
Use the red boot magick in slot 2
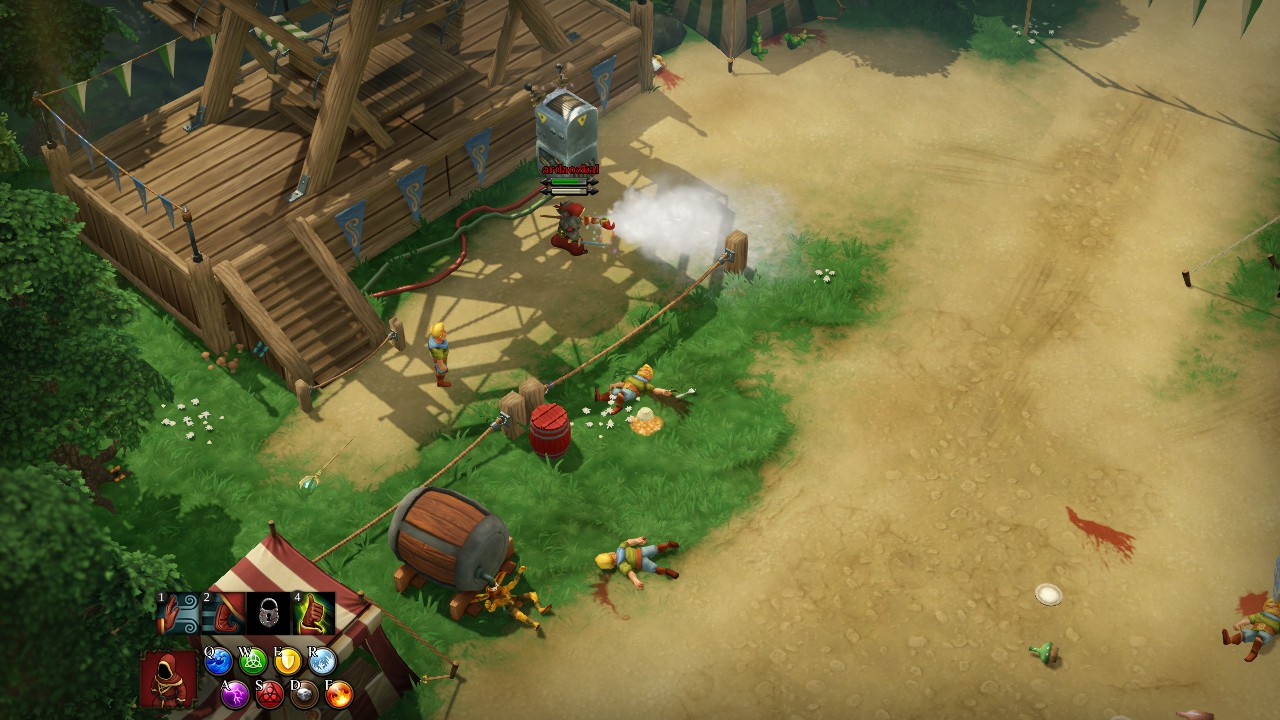224,613
